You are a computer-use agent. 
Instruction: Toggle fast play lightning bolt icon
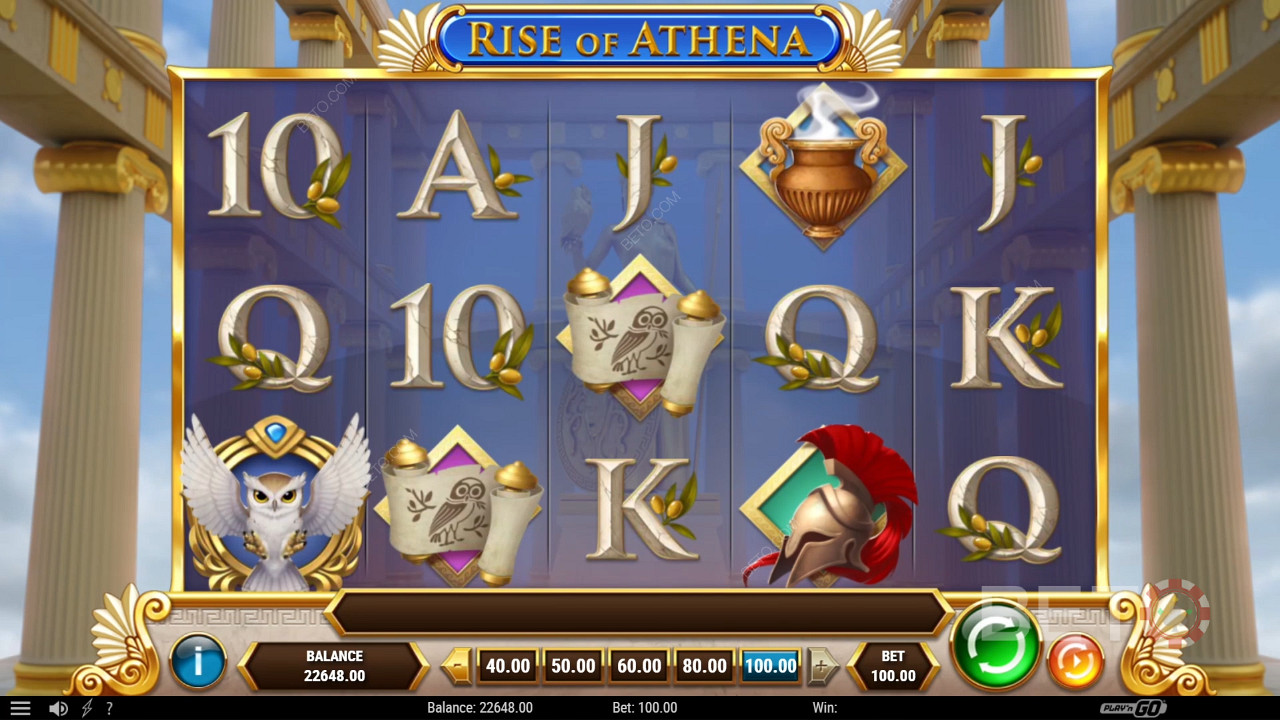(87, 708)
